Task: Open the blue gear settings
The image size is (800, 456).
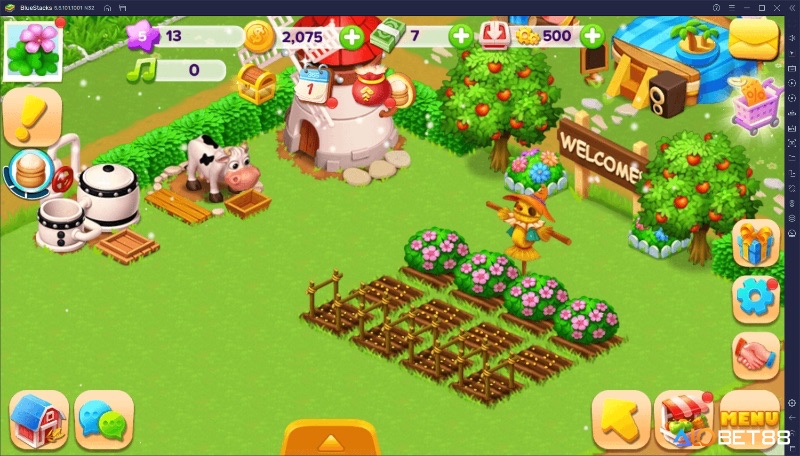Action: (755, 298)
